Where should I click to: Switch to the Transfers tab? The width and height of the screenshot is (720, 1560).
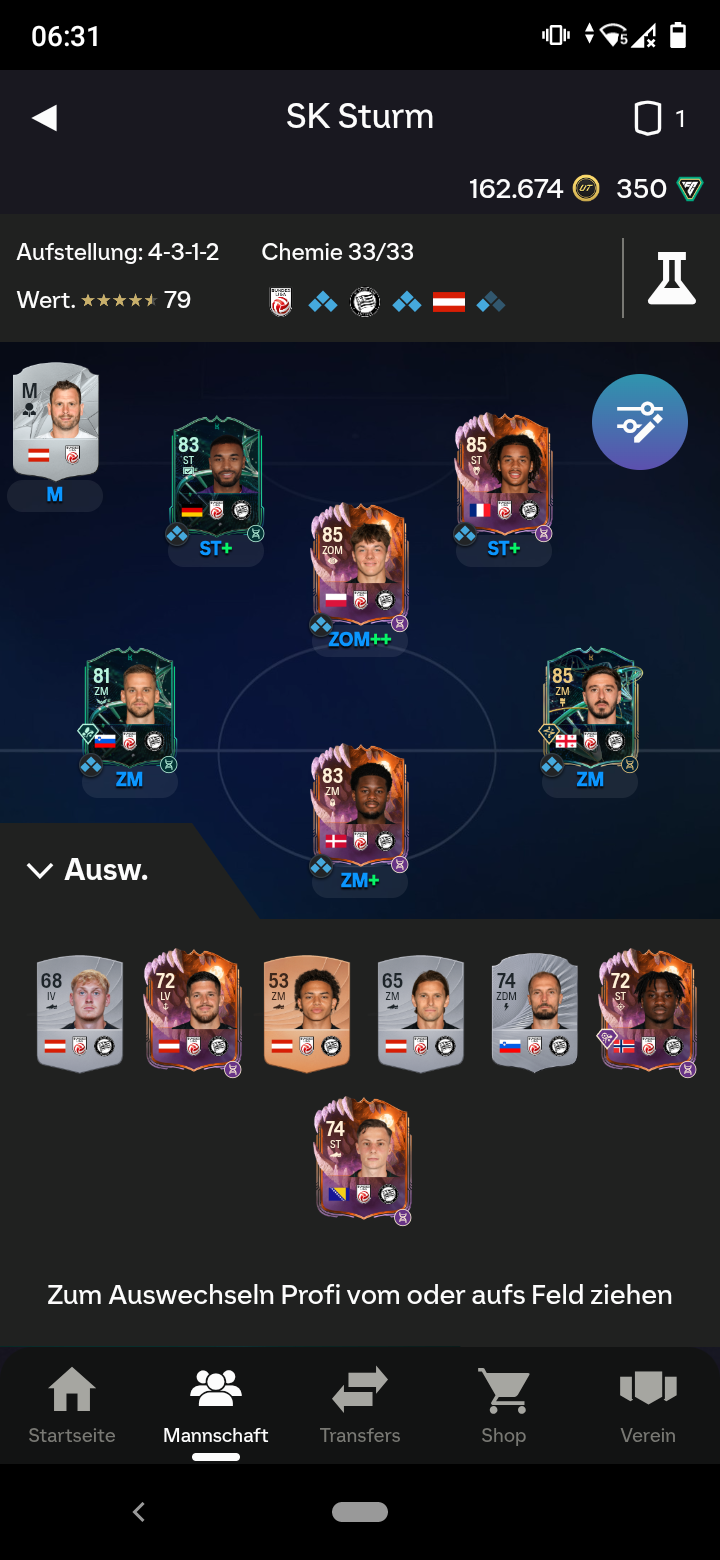[360, 1406]
